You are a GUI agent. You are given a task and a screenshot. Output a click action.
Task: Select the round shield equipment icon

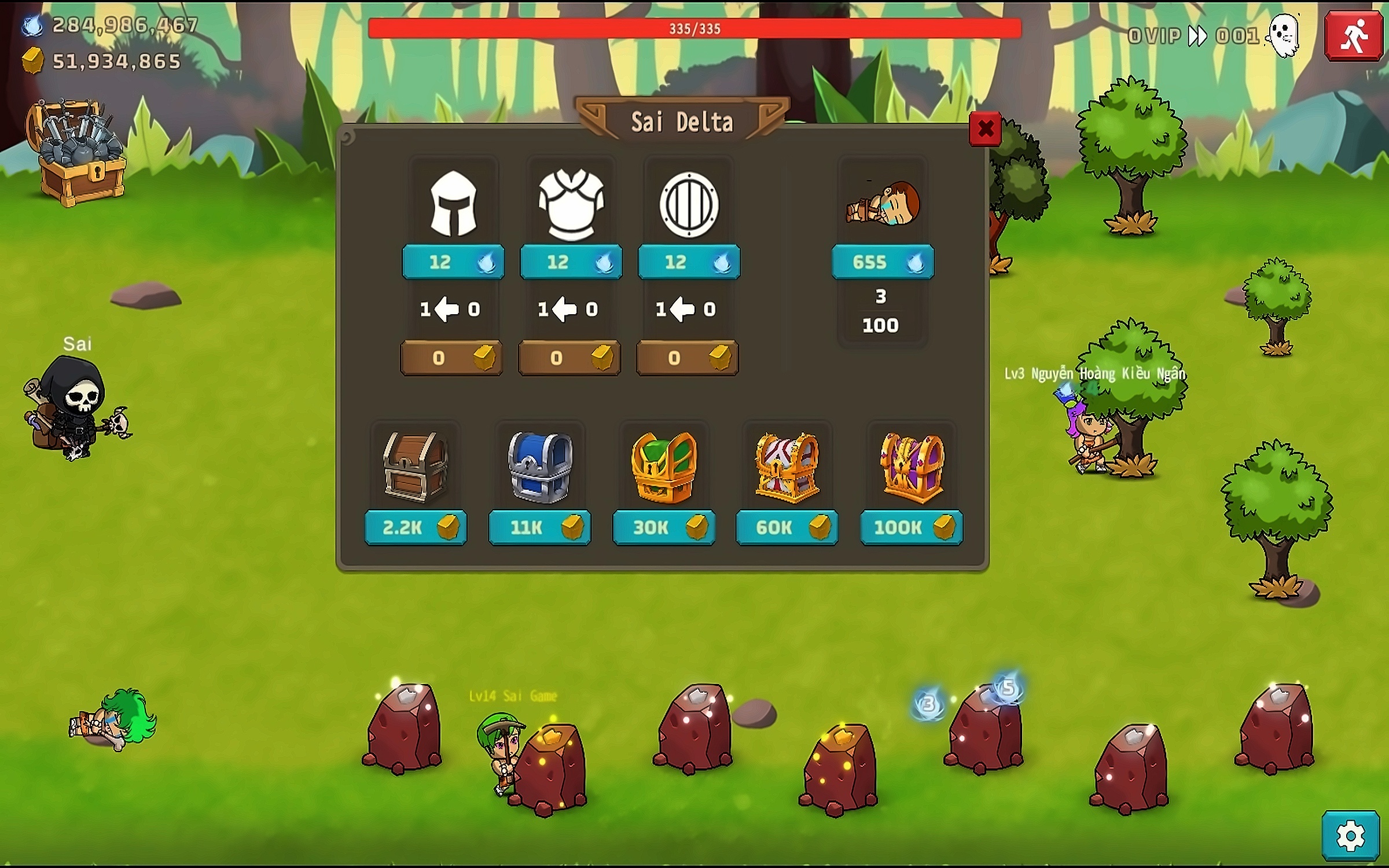(689, 204)
